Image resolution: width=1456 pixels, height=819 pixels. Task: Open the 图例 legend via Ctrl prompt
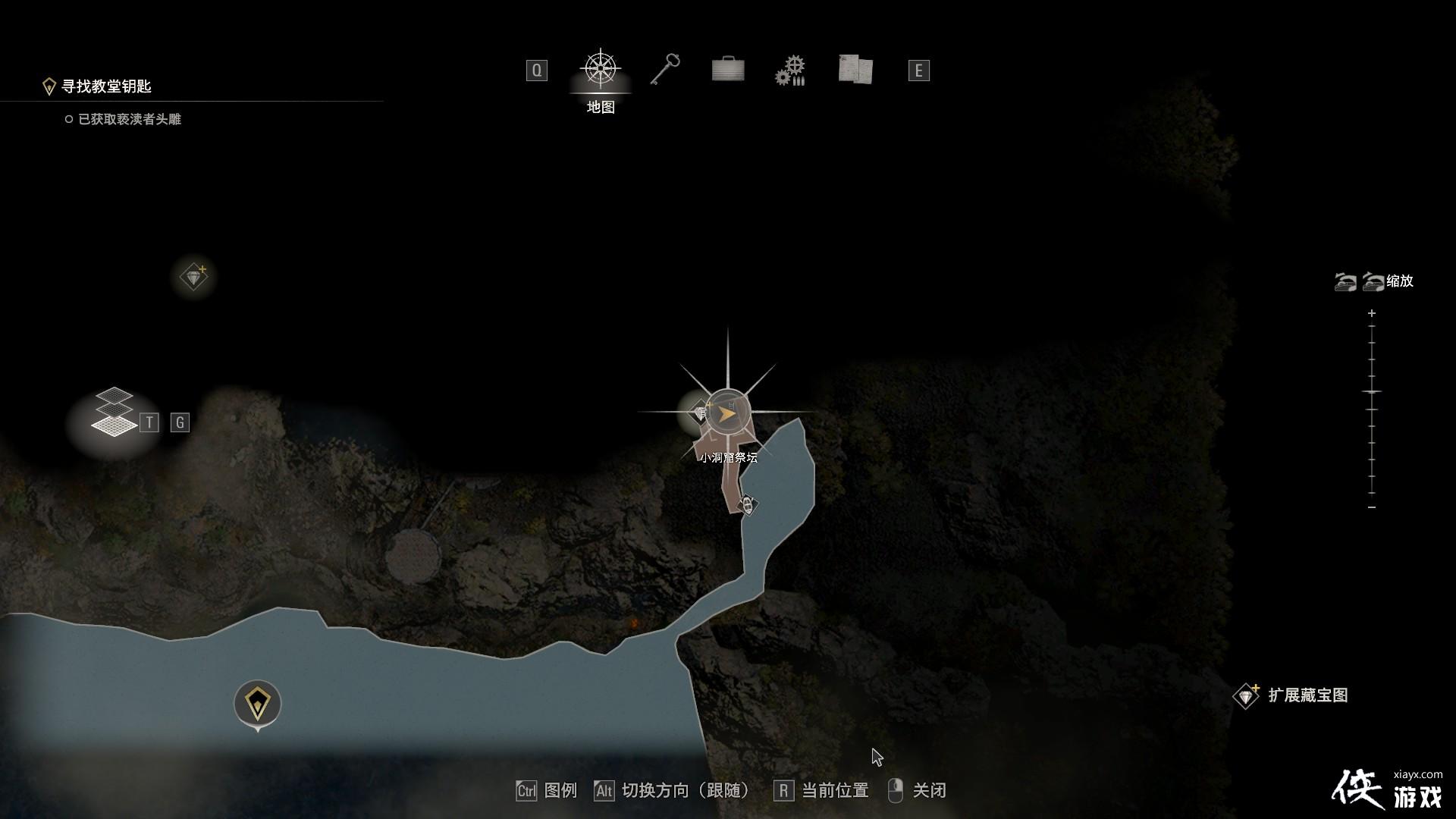(x=548, y=790)
